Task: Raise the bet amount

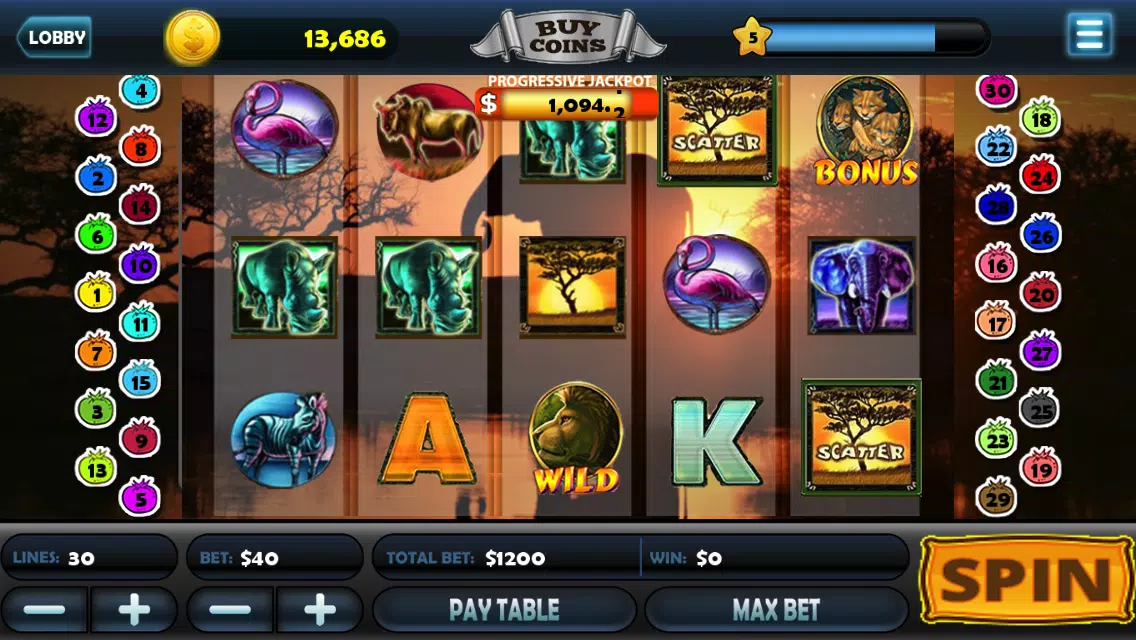Action: coord(320,609)
